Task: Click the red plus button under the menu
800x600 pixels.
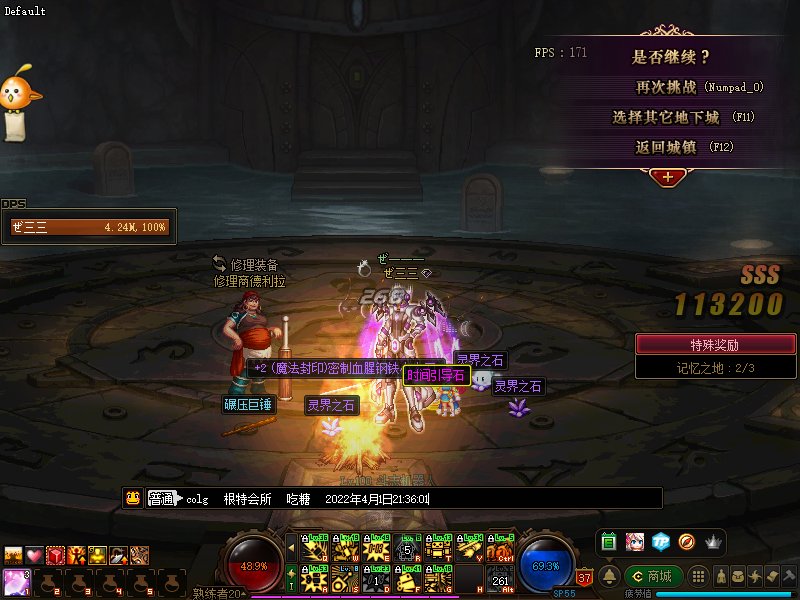Action: coord(667,177)
